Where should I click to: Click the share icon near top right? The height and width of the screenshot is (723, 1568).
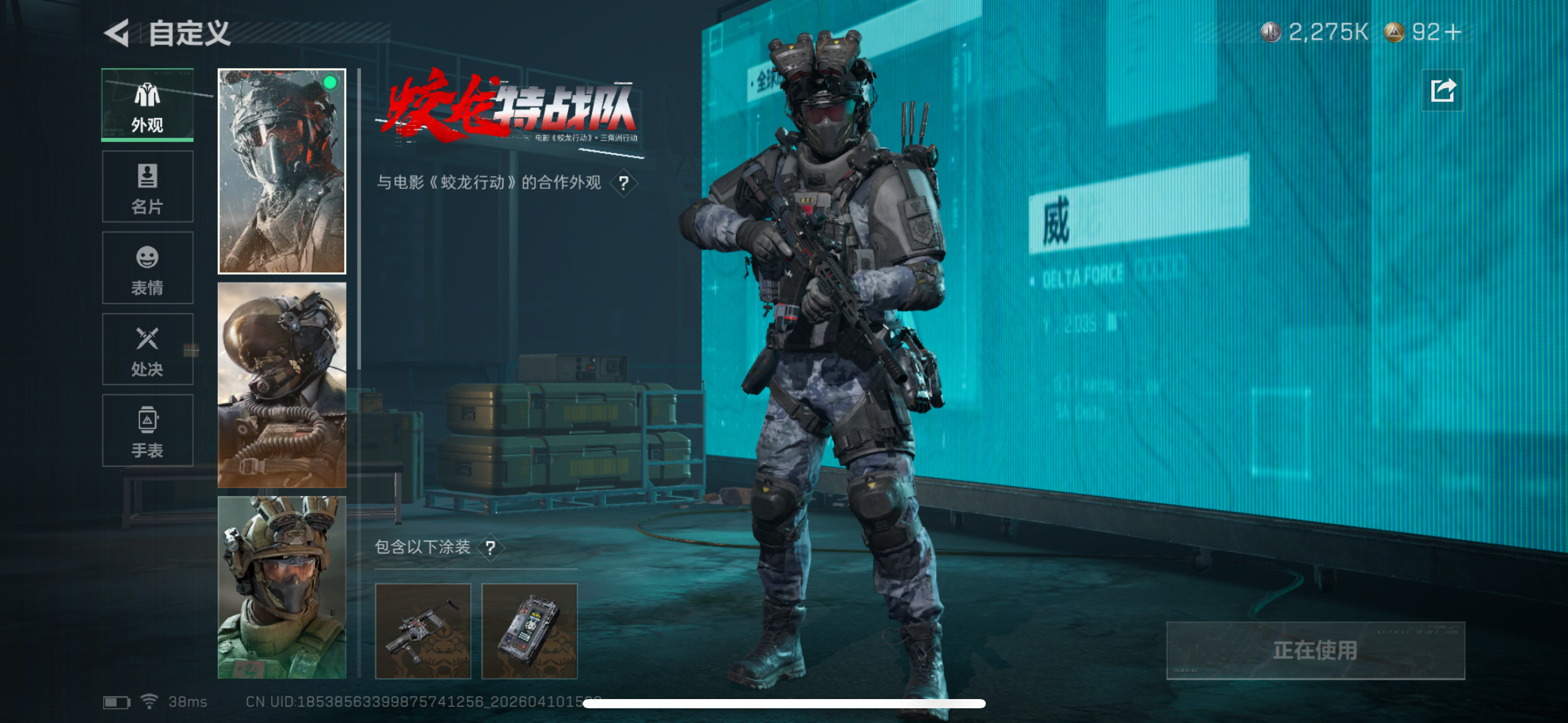[1442, 89]
